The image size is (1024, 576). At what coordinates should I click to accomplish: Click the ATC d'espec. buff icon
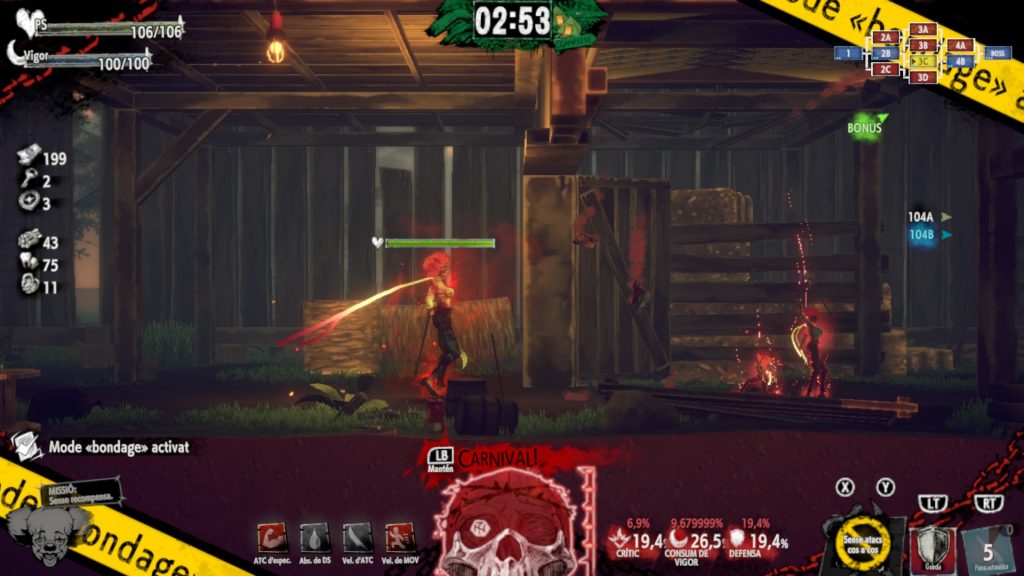(272, 537)
